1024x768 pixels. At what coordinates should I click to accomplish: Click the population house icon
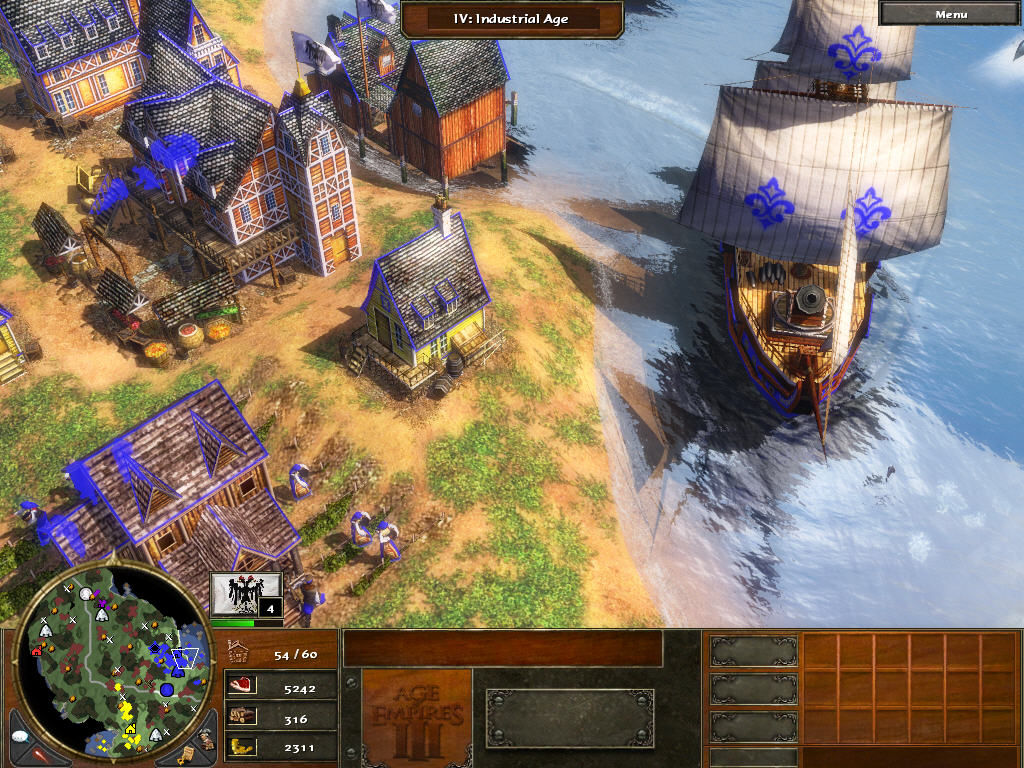tap(239, 653)
